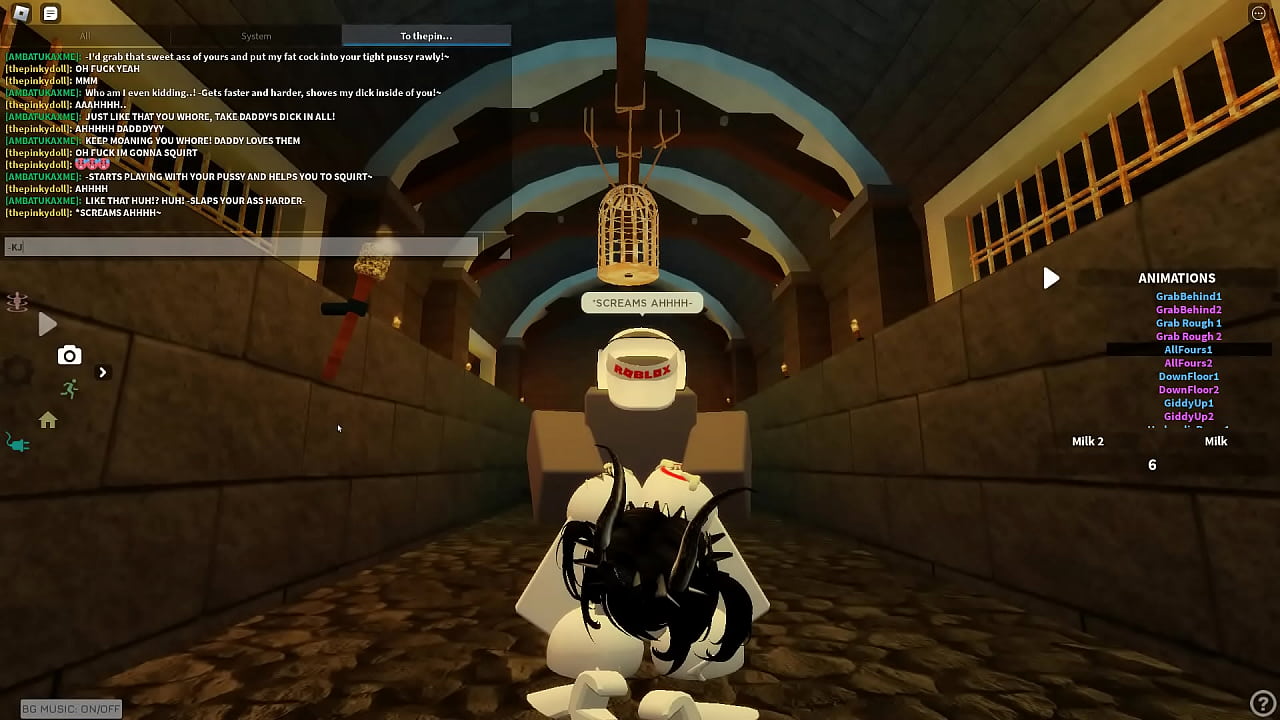This screenshot has height=720, width=1280.
Task: Select the AllFours1 animation
Action: click(x=1188, y=349)
